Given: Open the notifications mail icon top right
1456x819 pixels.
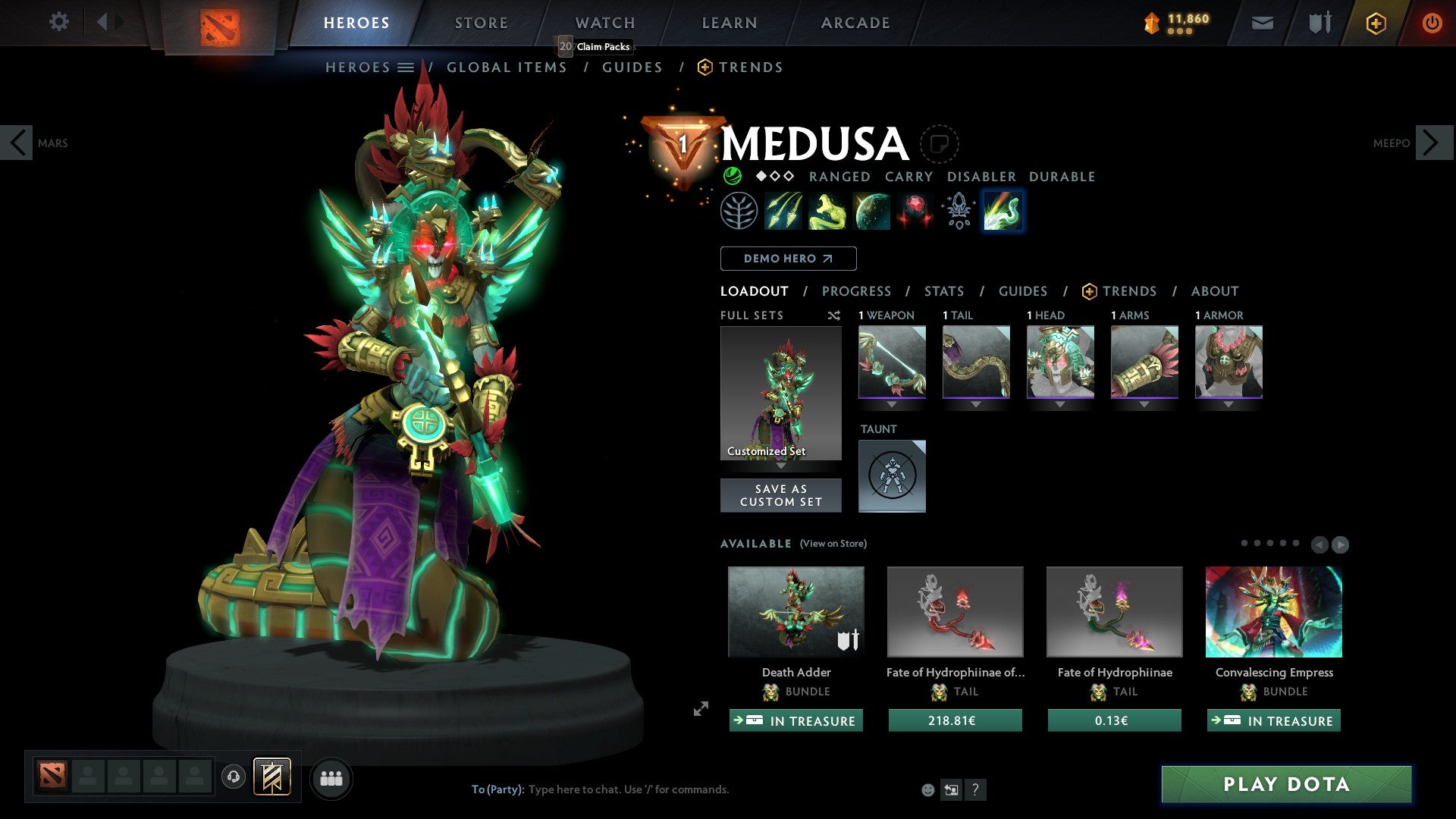Looking at the screenshot, I should (1262, 23).
